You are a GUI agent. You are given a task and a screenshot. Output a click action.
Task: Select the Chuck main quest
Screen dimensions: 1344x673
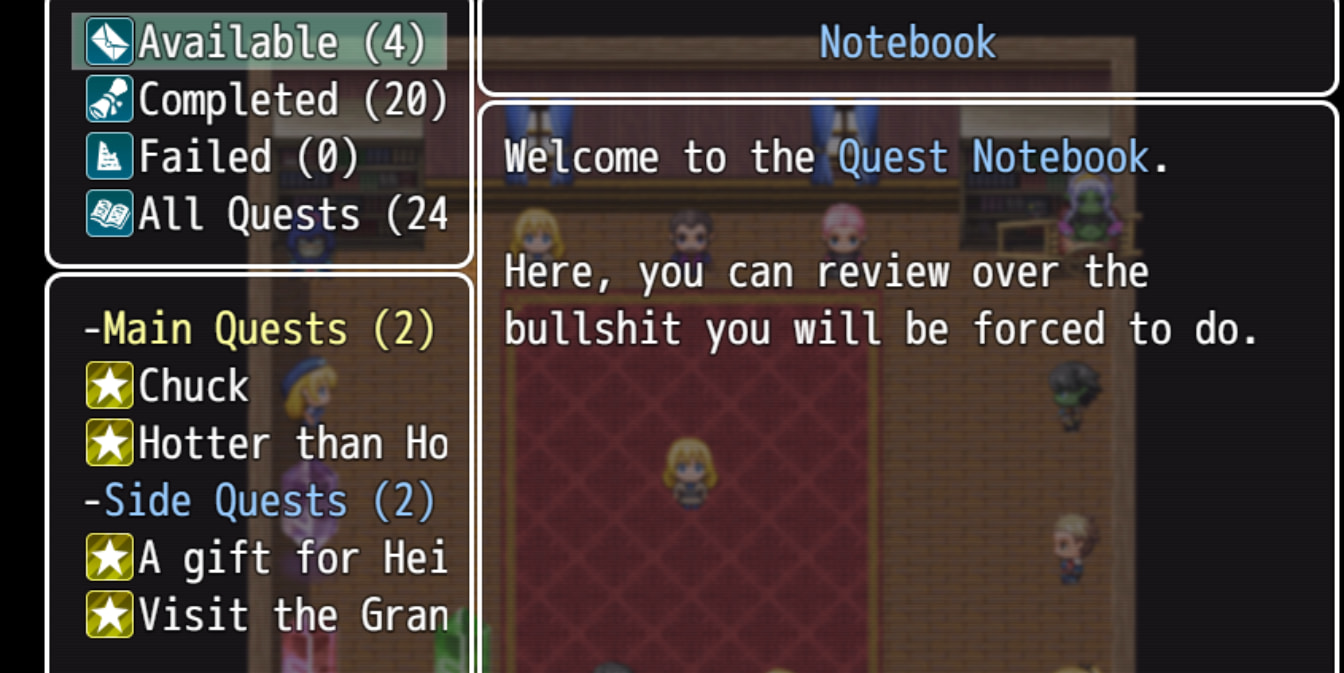(x=170, y=386)
